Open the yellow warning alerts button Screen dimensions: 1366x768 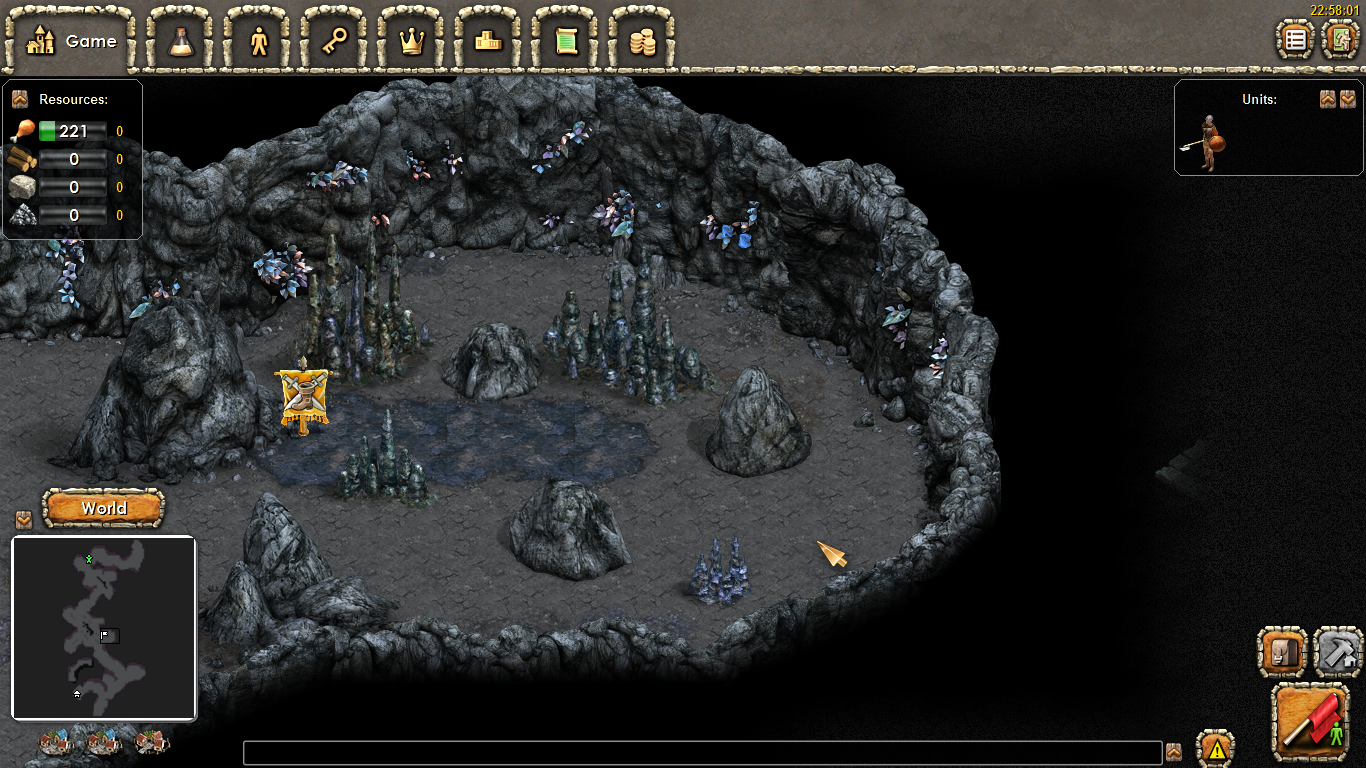tap(1216, 748)
